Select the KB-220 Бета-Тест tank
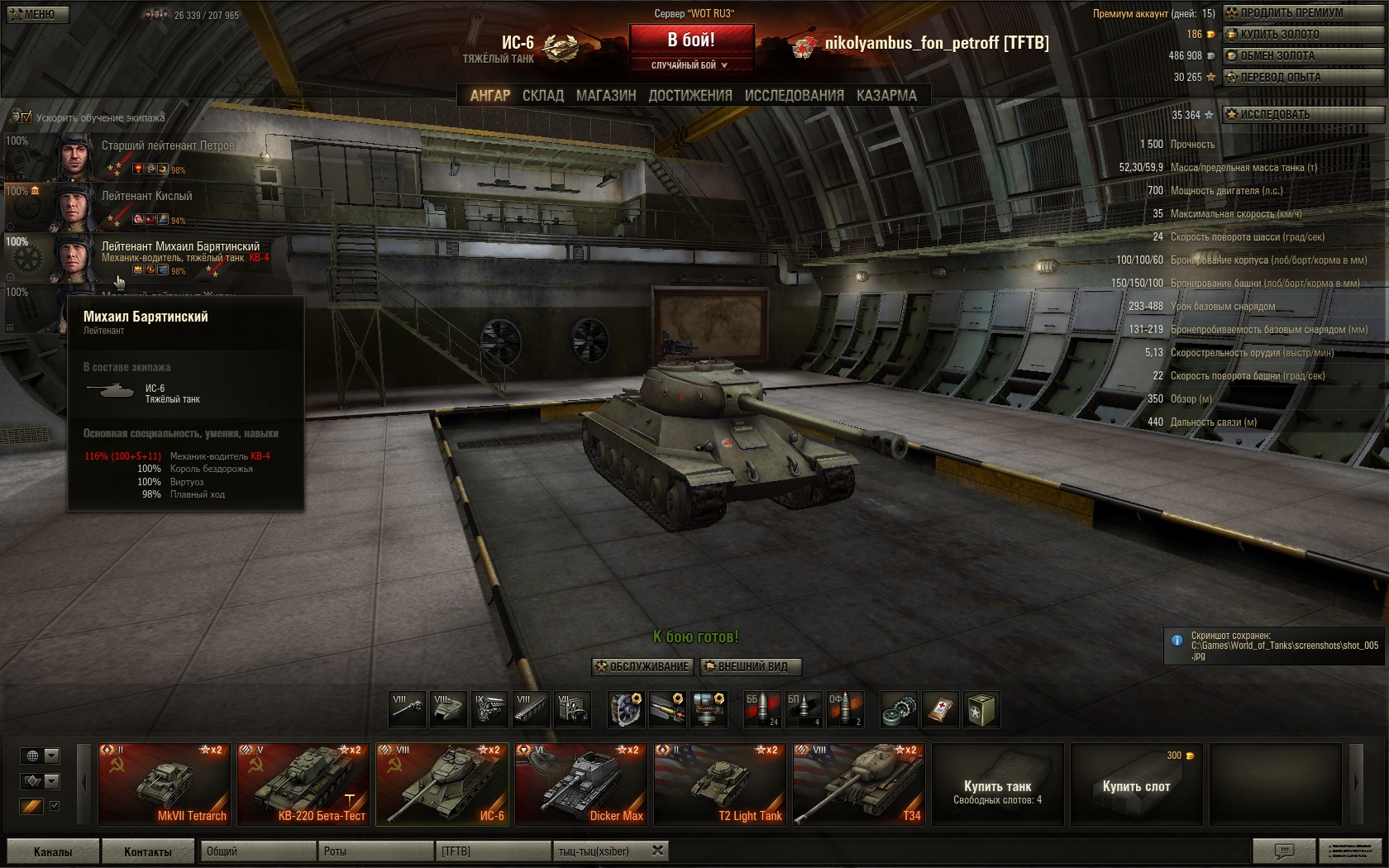 (303, 785)
